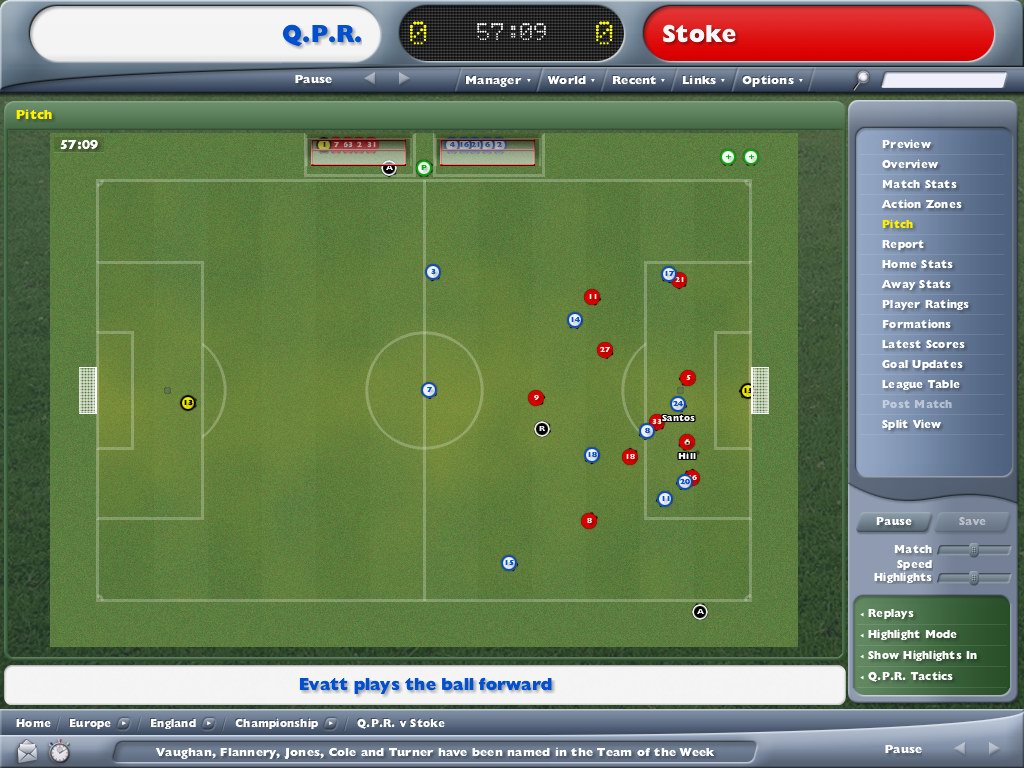Toggle Highlight Mode
This screenshot has height=768, width=1024.
click(x=912, y=634)
